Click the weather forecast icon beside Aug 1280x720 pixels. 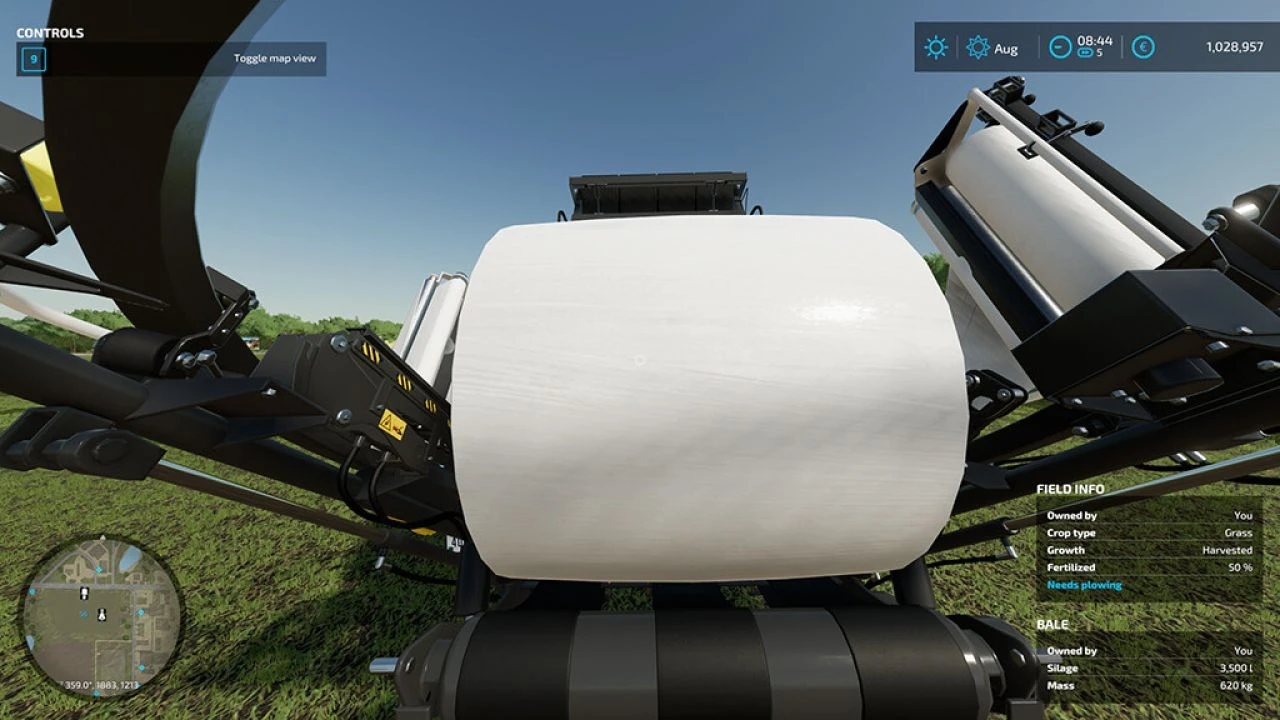(x=976, y=47)
